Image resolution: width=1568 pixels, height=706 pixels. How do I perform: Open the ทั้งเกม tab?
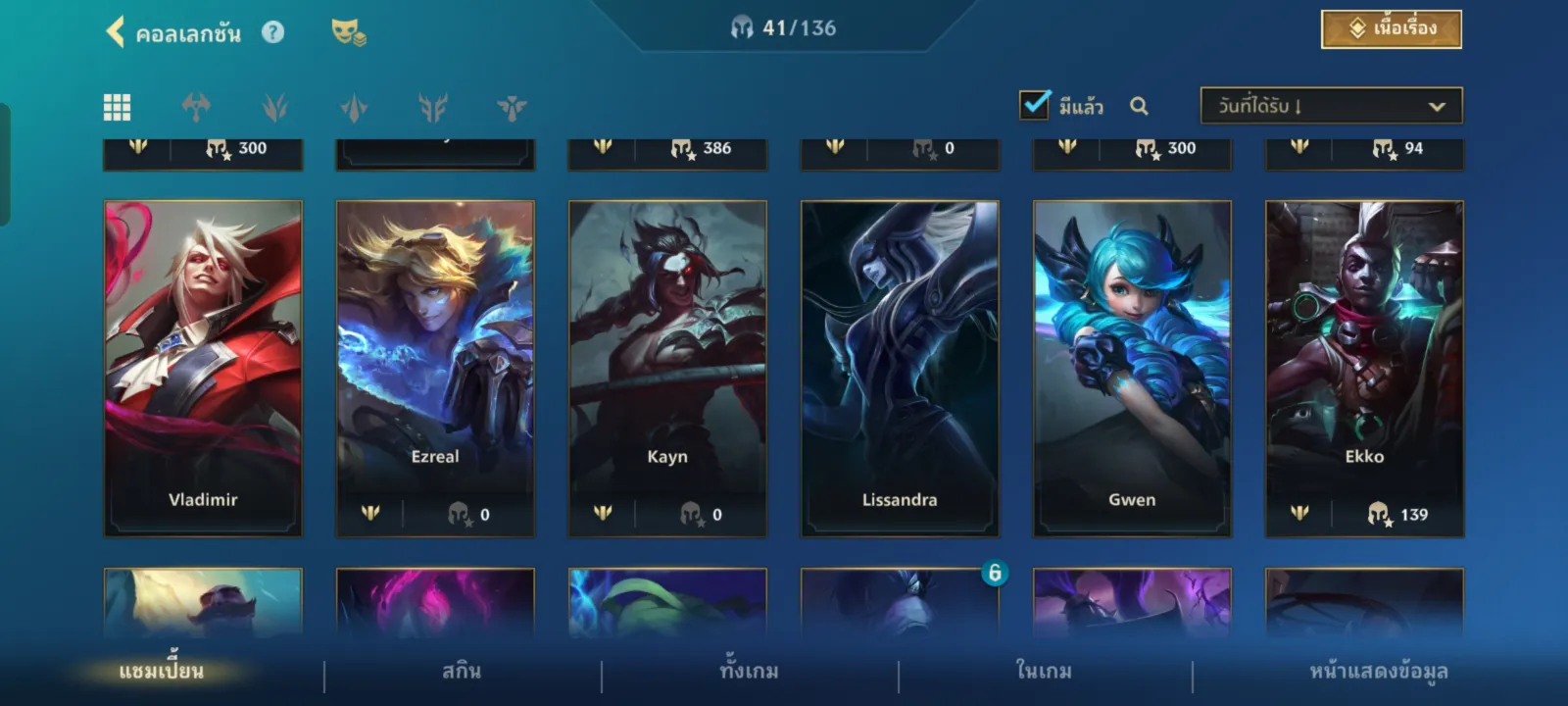tap(750, 672)
